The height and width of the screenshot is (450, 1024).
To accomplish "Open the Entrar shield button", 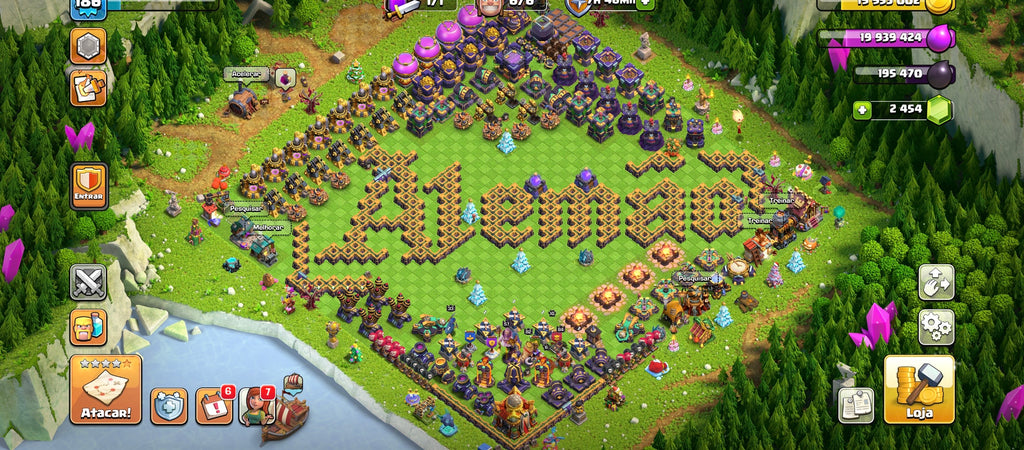I will [89, 187].
